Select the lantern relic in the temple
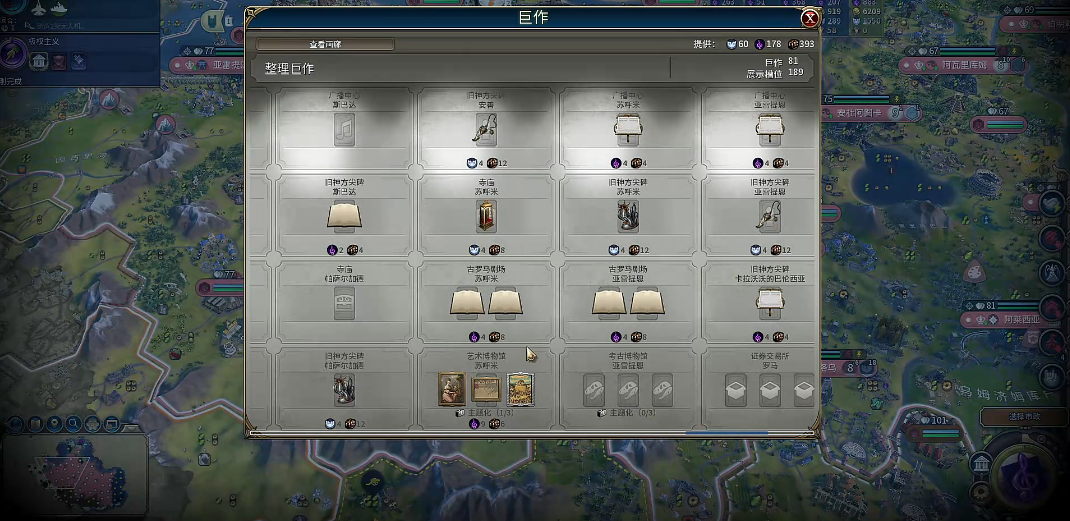1070x521 pixels. tap(488, 215)
